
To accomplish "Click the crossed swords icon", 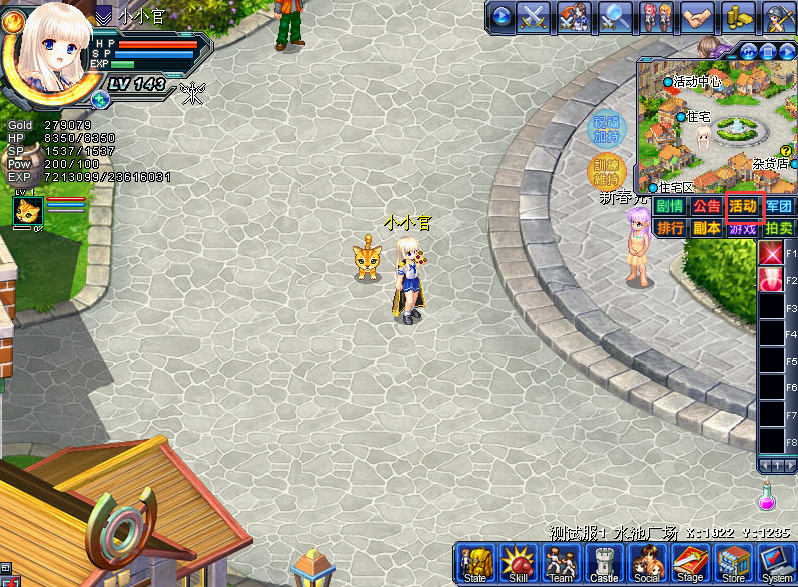I will (x=534, y=16).
